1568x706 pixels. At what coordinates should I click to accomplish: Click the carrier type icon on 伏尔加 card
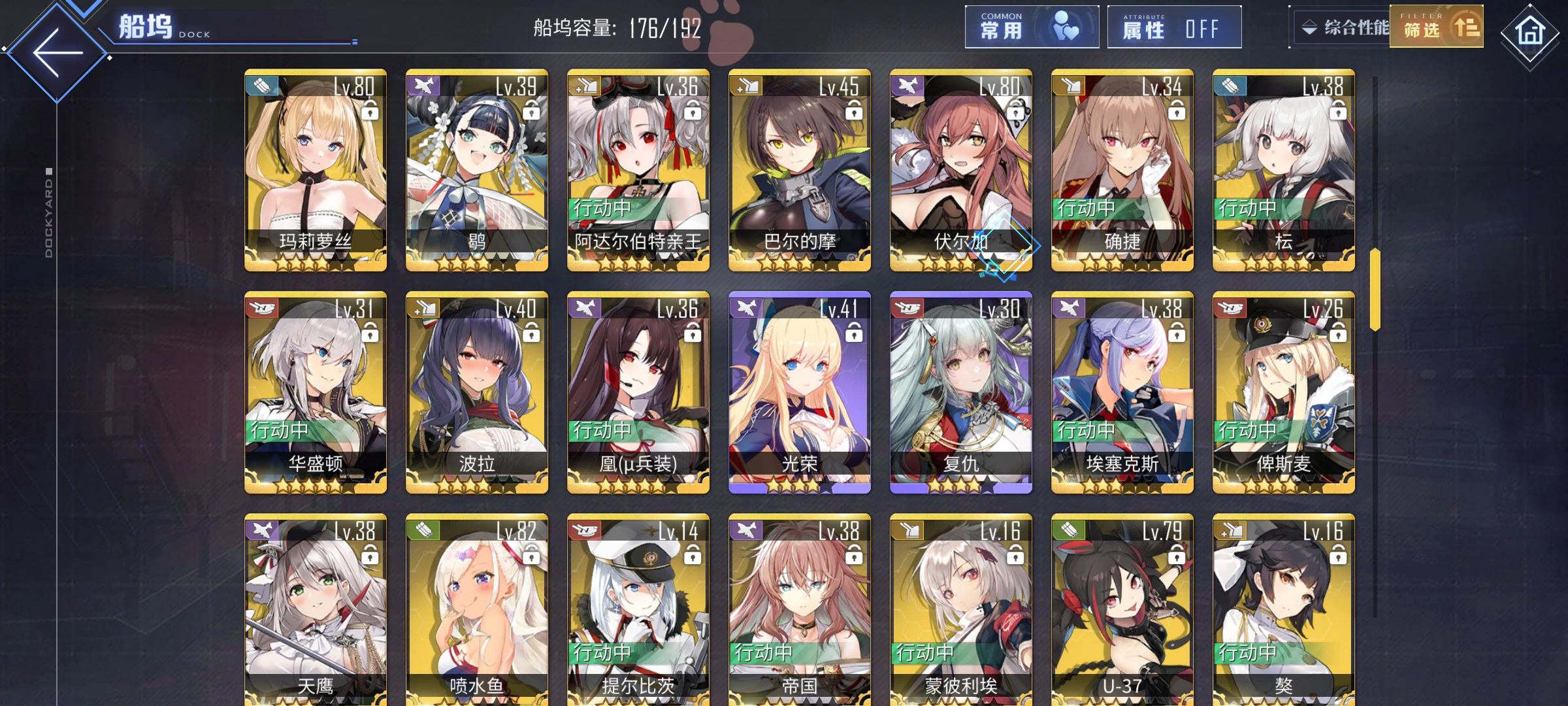(x=907, y=85)
